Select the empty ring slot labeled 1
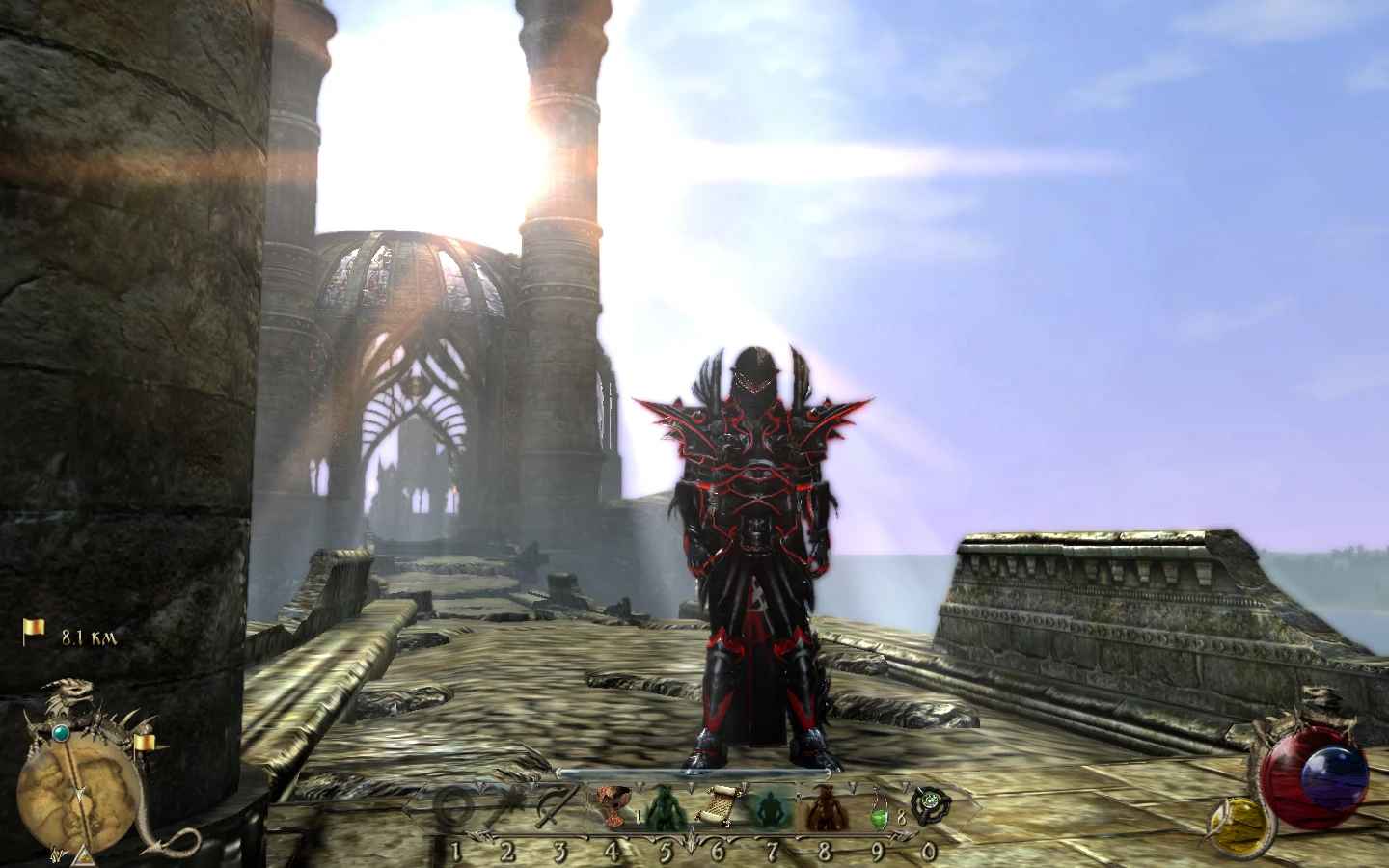Screen dimensions: 1389x868 click(455, 806)
